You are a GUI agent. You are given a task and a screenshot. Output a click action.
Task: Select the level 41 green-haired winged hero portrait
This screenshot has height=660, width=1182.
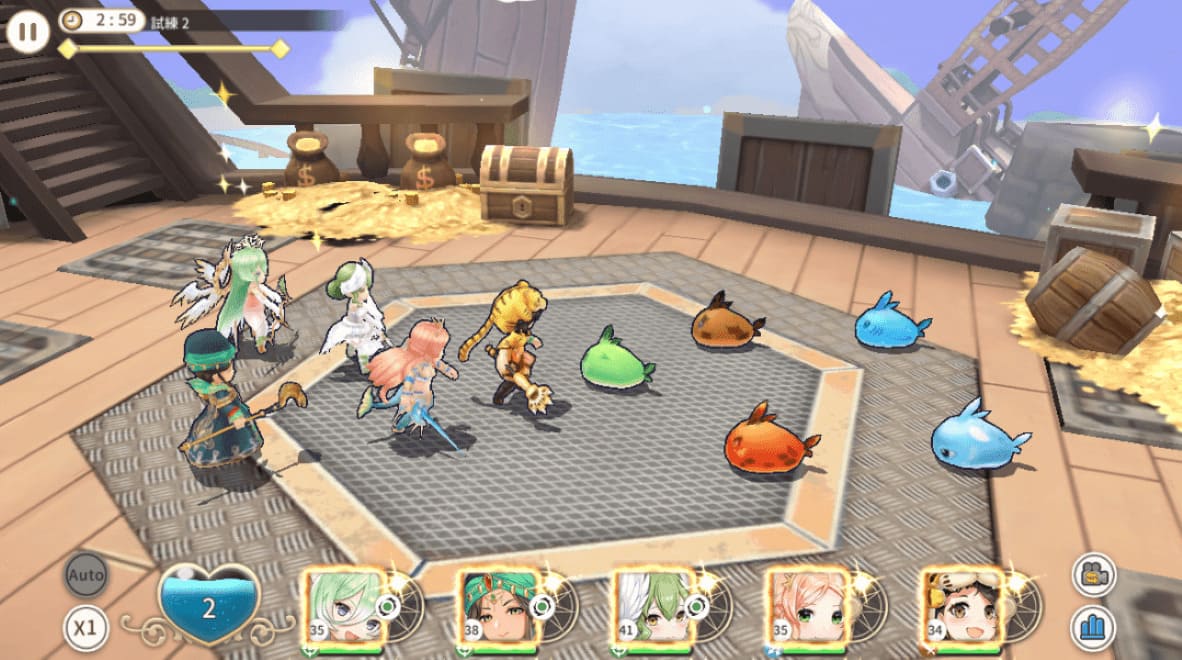(651, 607)
